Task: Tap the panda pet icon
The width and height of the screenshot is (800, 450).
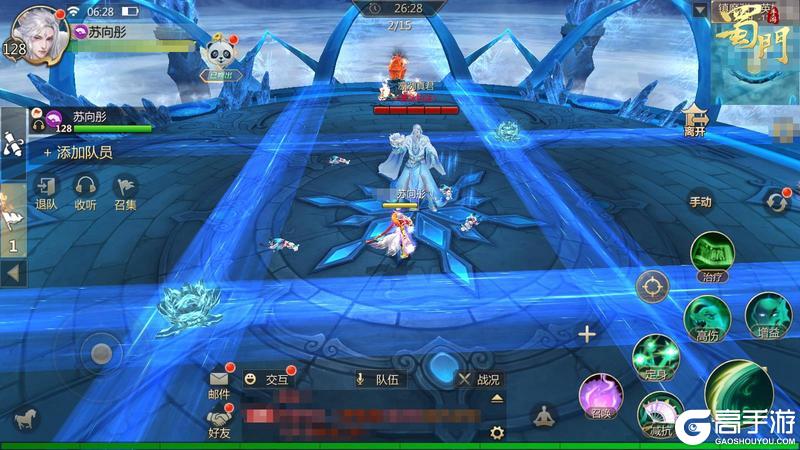Action: 217,54
